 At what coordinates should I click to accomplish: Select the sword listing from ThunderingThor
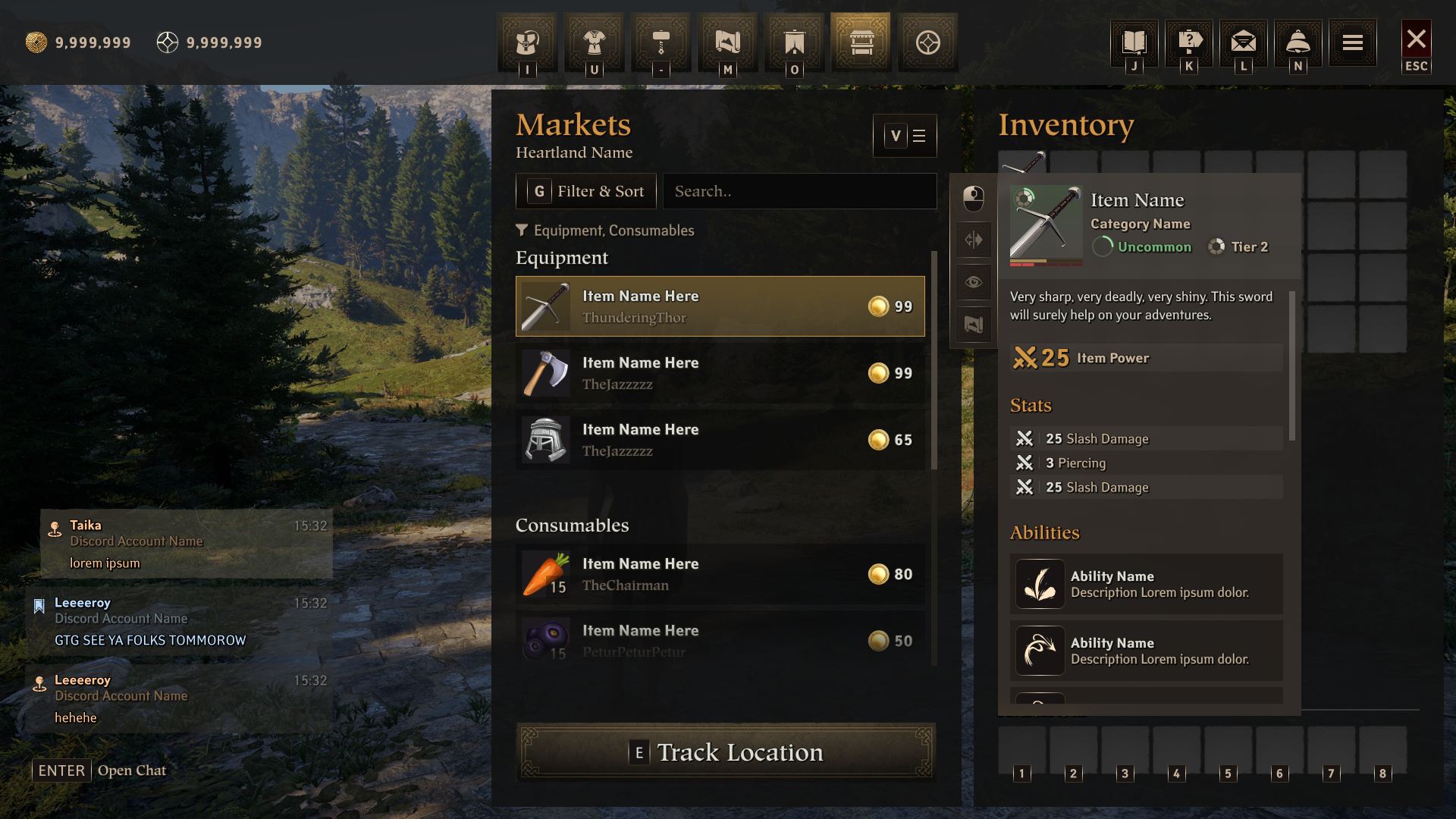720,306
